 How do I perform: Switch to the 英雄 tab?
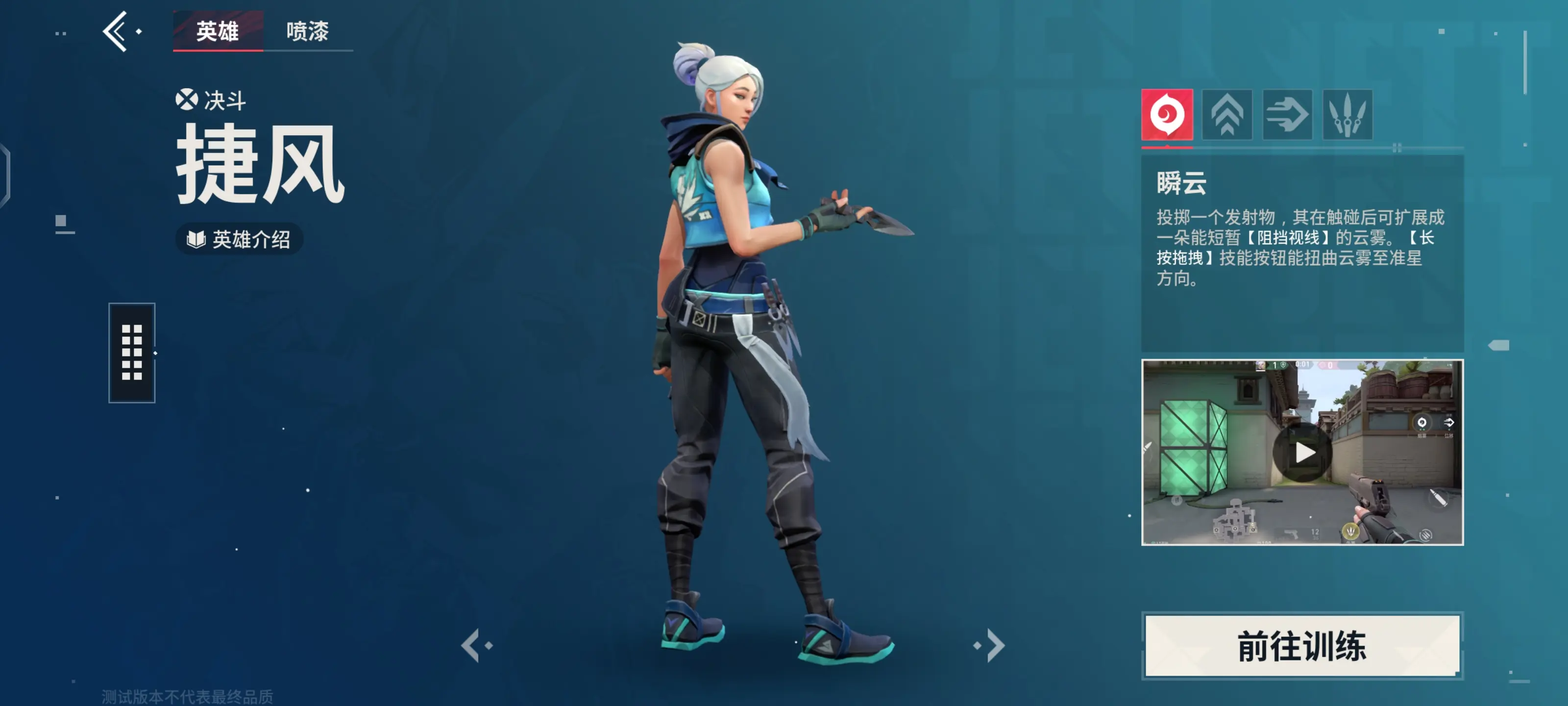click(x=217, y=31)
